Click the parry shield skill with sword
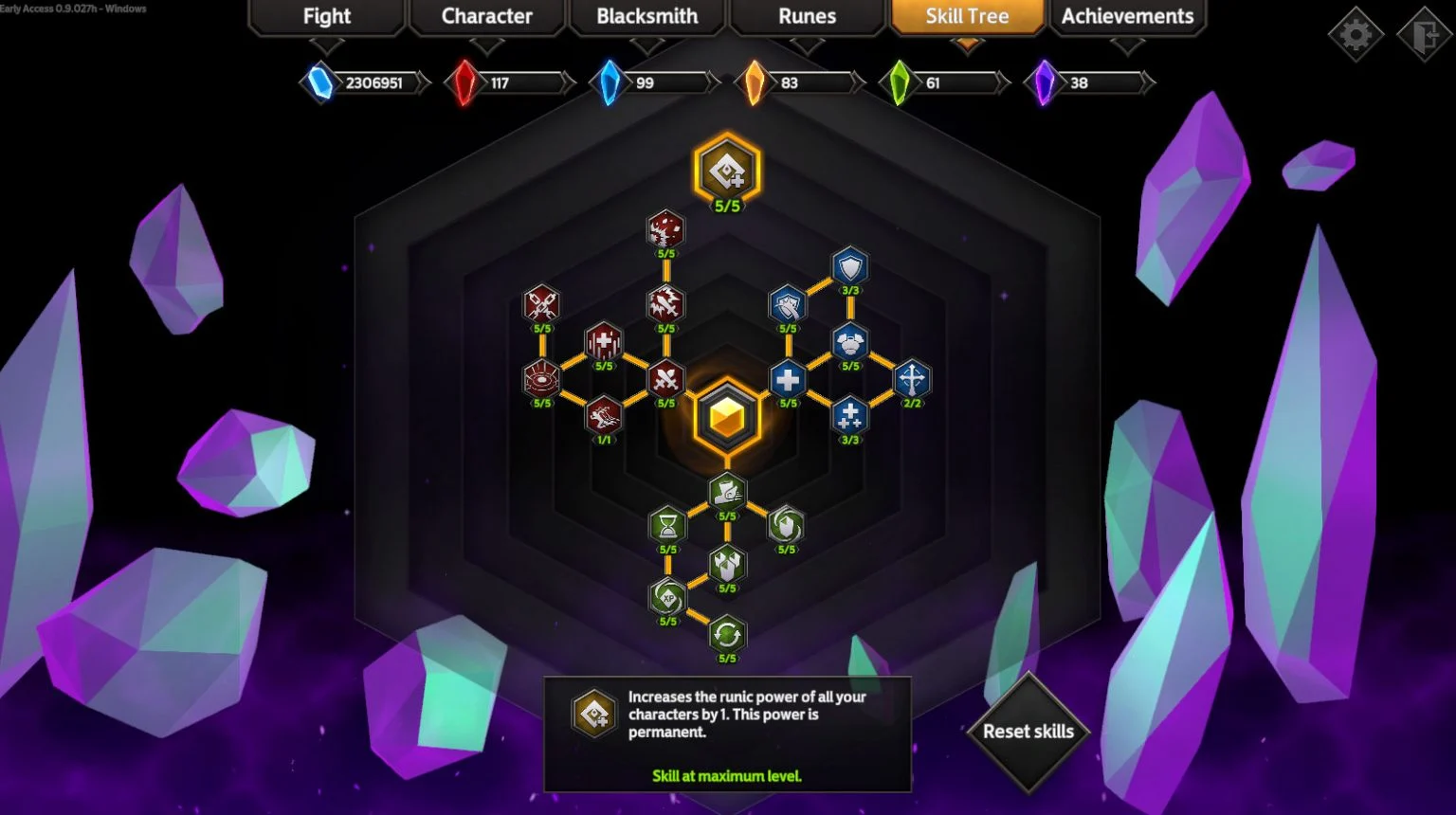This screenshot has width=1456, height=815. [787, 301]
